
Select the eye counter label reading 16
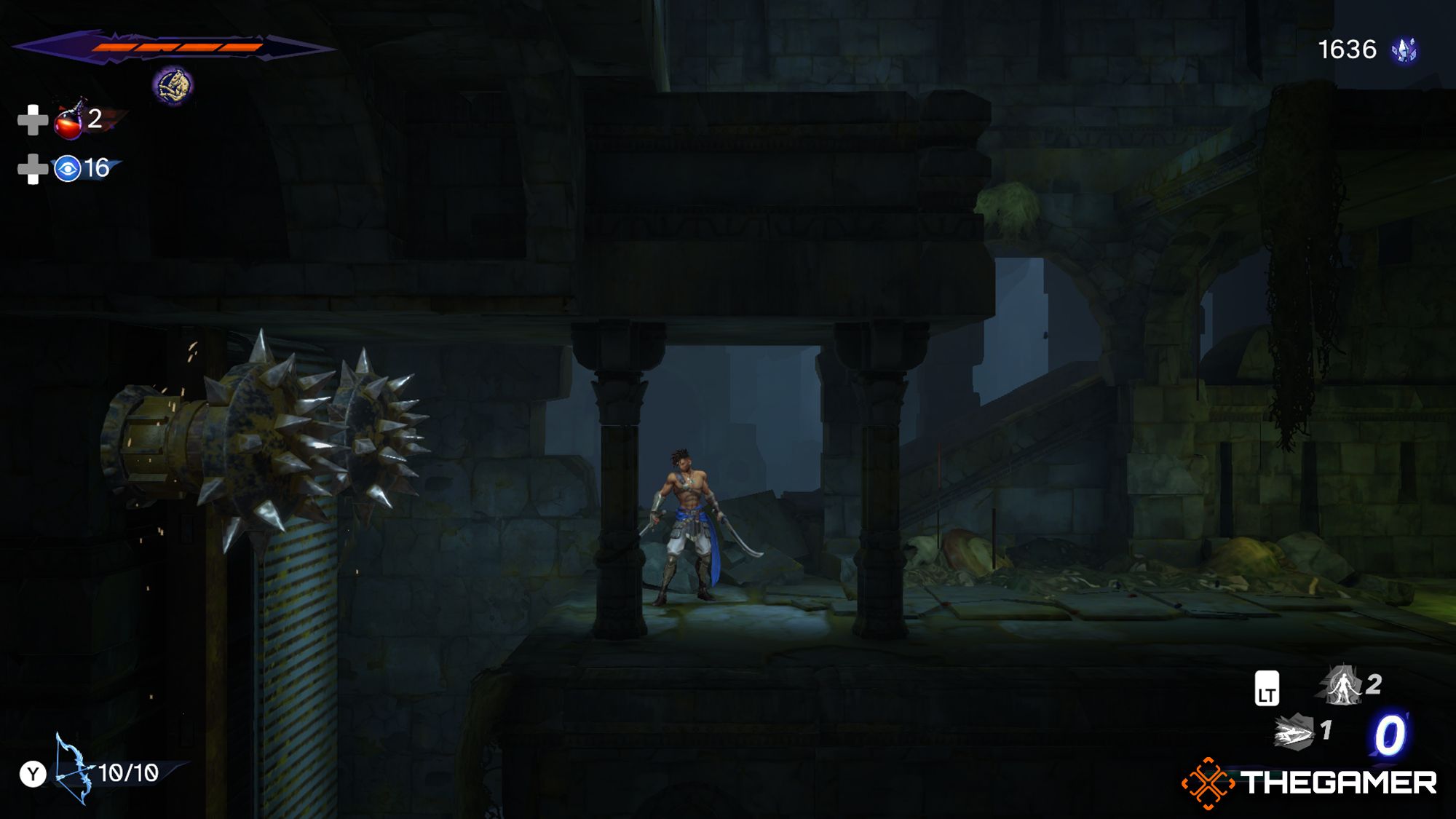[x=98, y=168]
